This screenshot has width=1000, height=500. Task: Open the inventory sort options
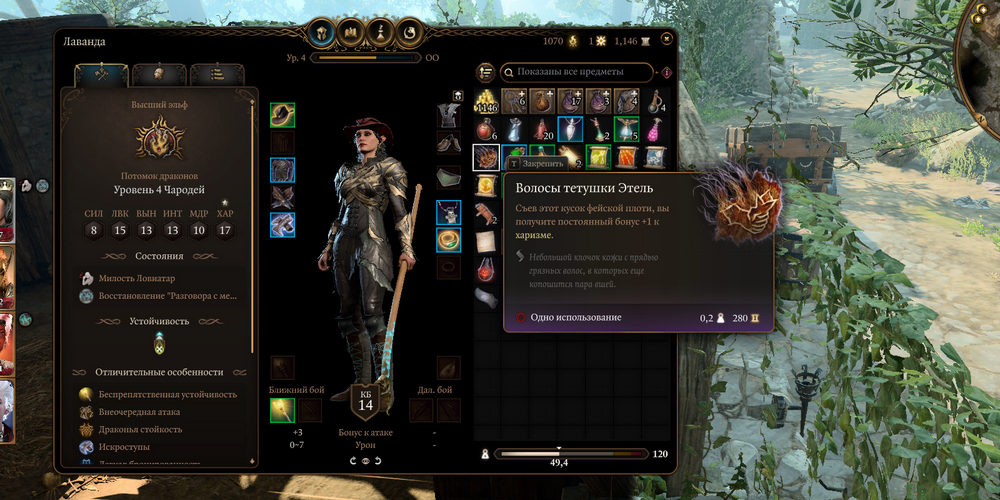pyautogui.click(x=486, y=72)
